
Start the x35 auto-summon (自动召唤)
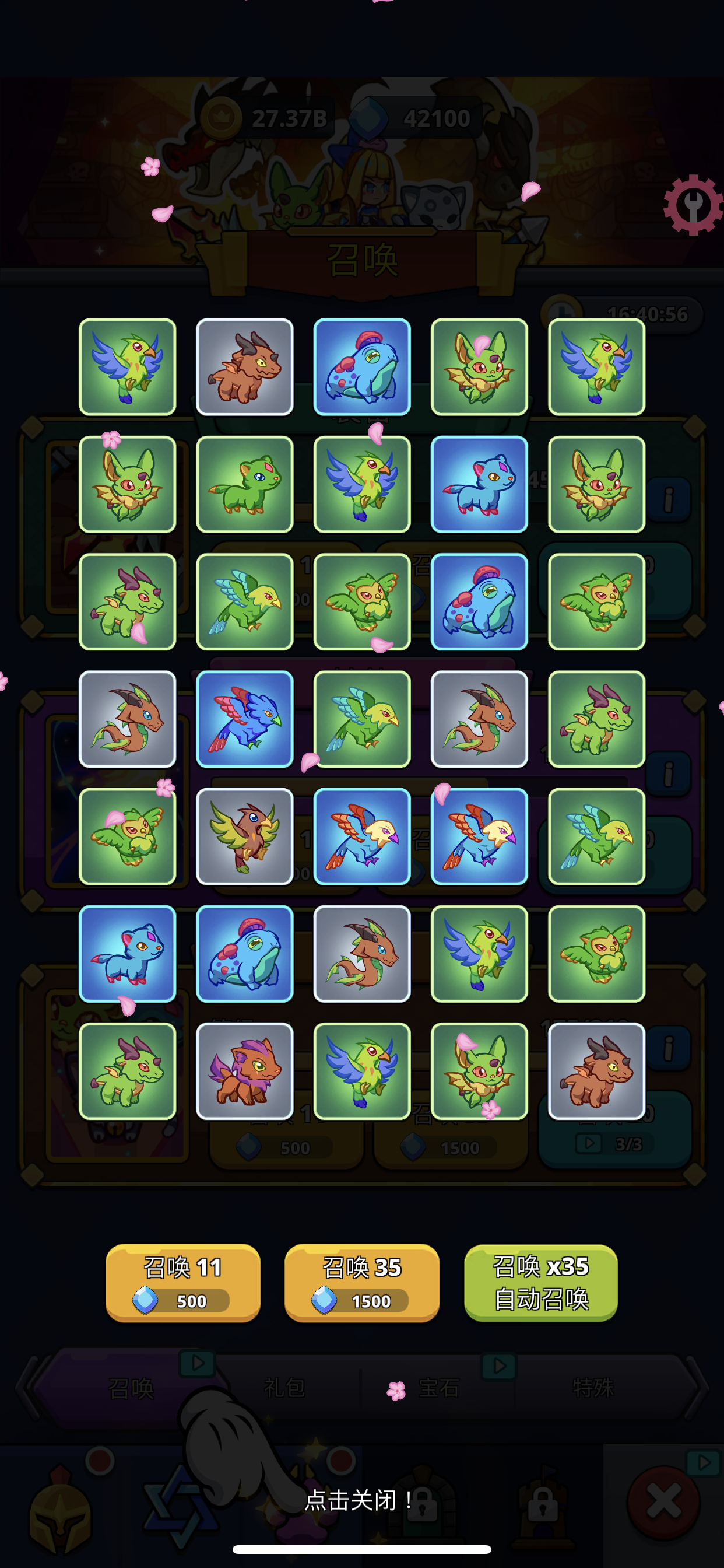(x=541, y=1282)
